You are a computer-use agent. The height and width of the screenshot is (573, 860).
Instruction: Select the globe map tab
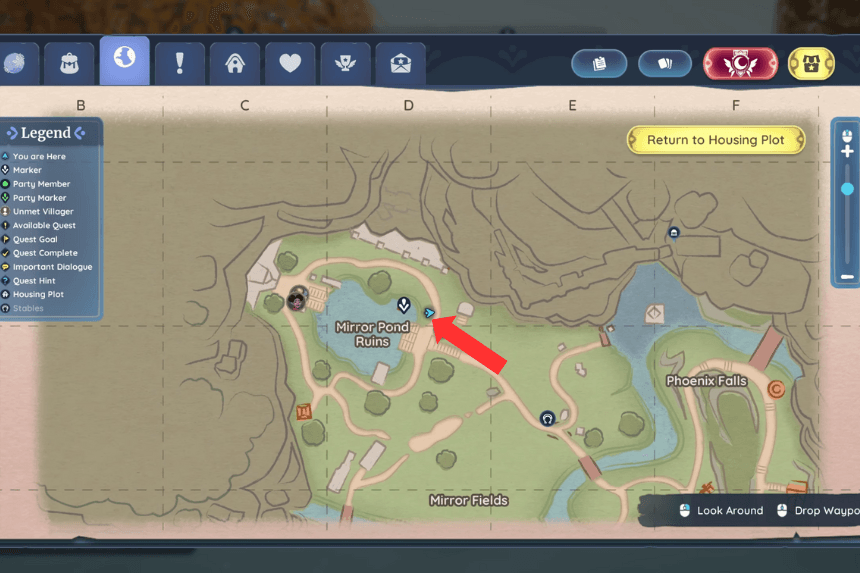coord(125,60)
